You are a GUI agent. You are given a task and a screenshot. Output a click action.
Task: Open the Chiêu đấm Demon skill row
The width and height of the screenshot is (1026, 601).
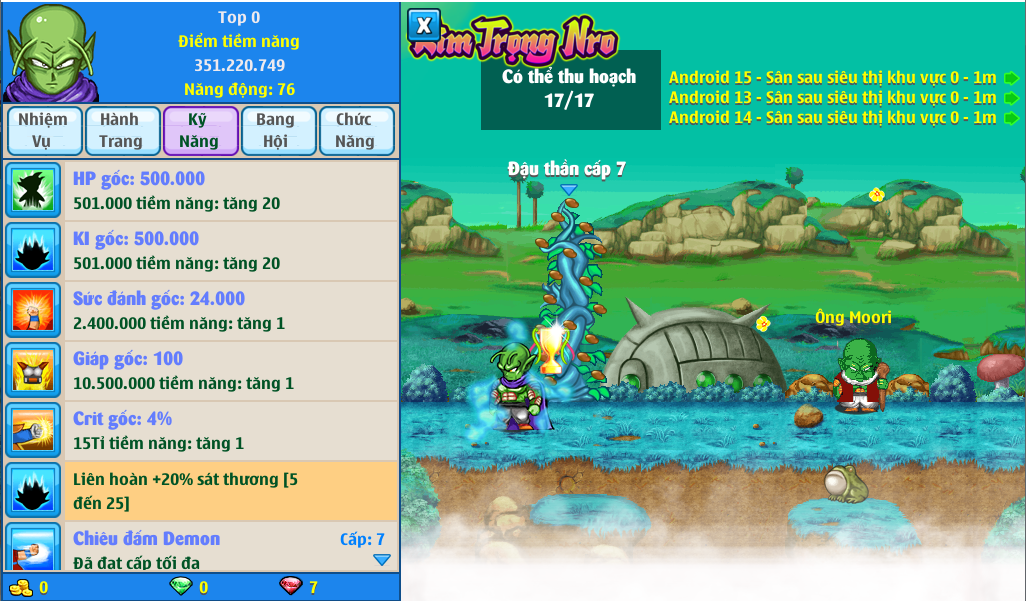200,546
